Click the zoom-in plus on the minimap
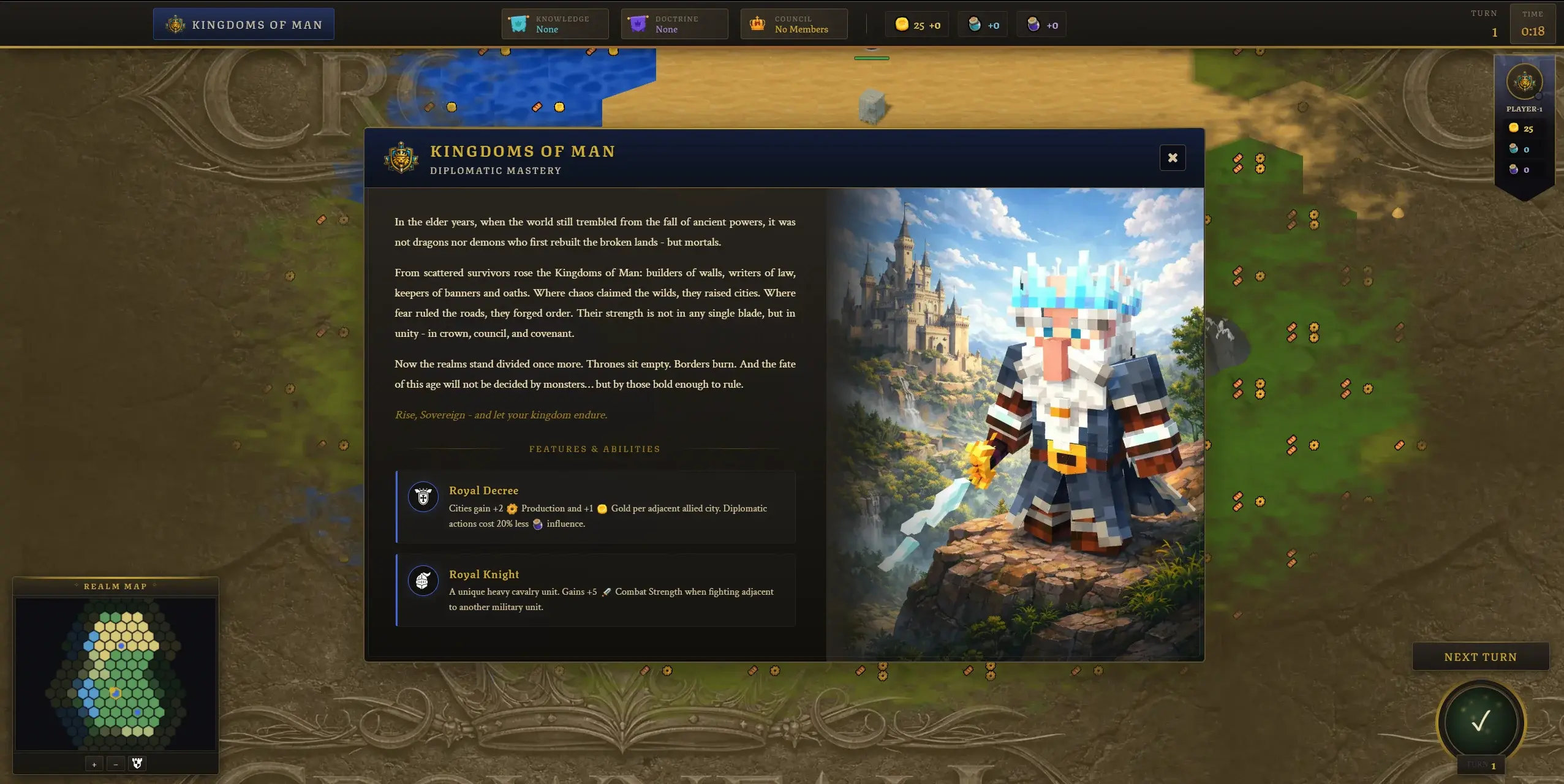The image size is (1564, 784). click(x=94, y=763)
